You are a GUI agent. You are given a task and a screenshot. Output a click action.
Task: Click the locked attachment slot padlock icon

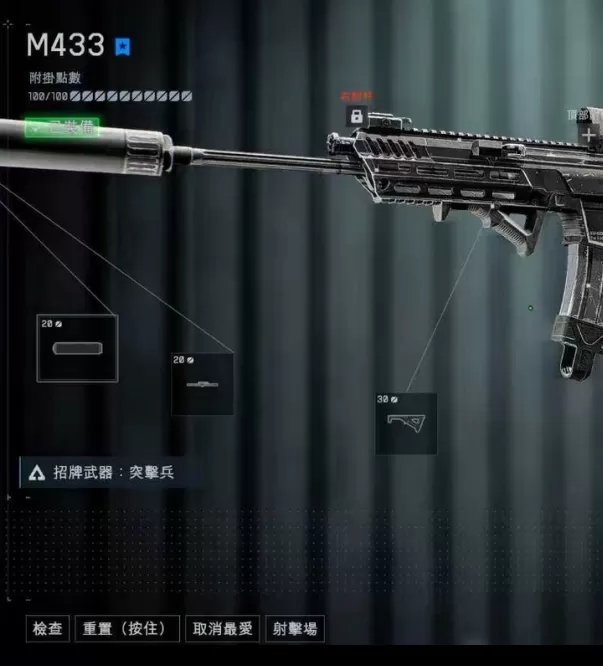pyautogui.click(x=356, y=116)
